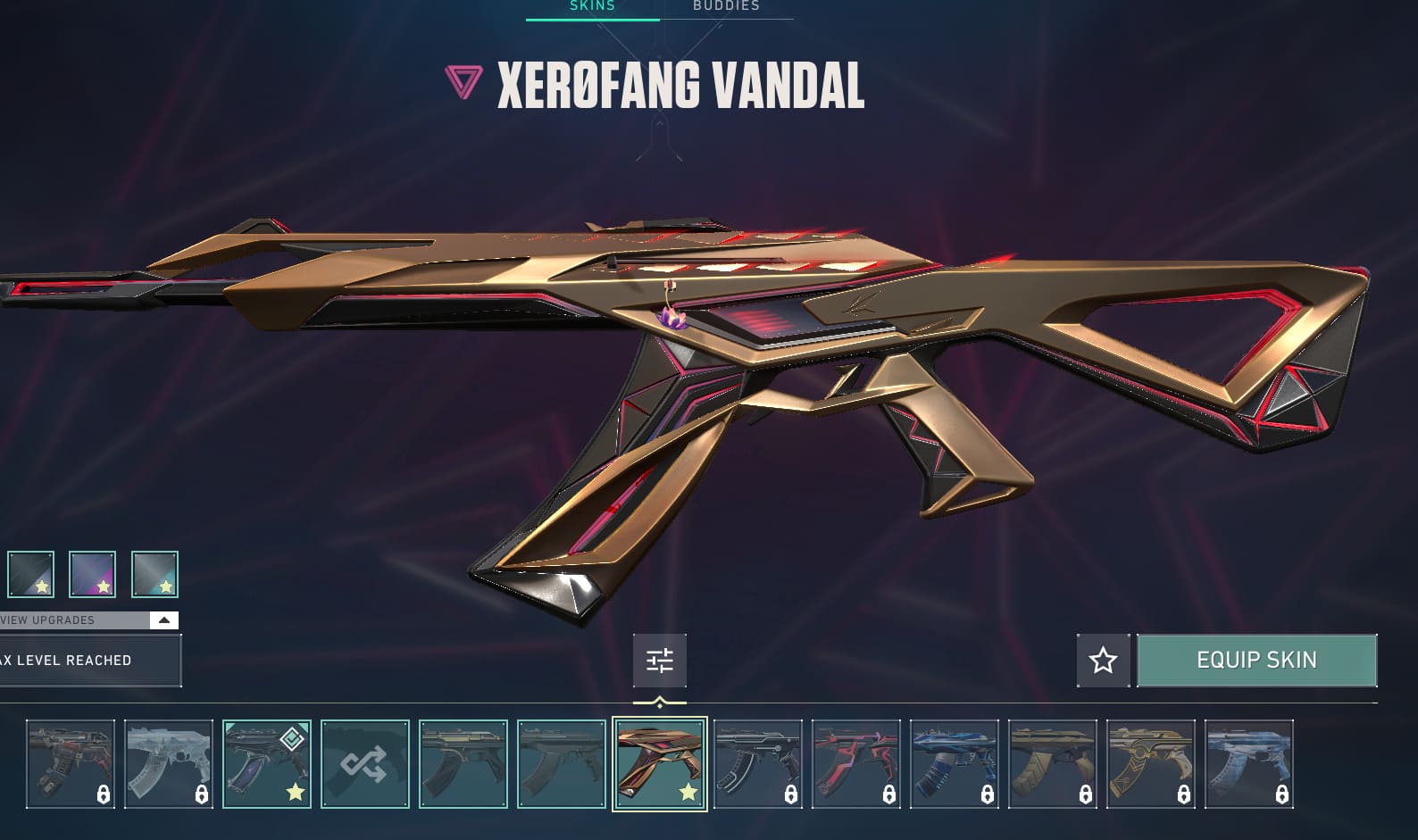Select the random shuffle skin tile
This screenshot has height=840, width=1418.
click(x=364, y=764)
